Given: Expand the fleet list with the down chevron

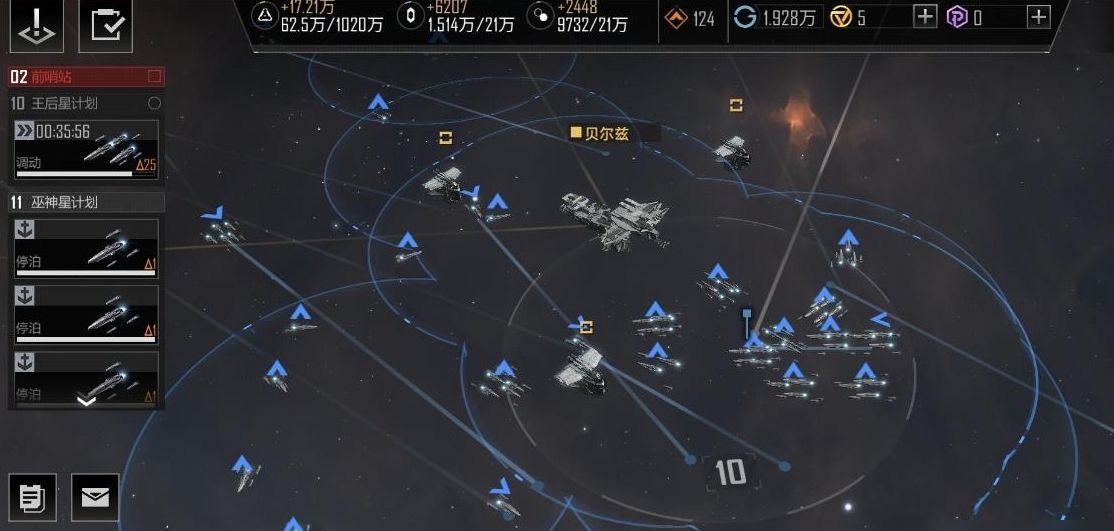Looking at the screenshot, I should pyautogui.click(x=87, y=401).
